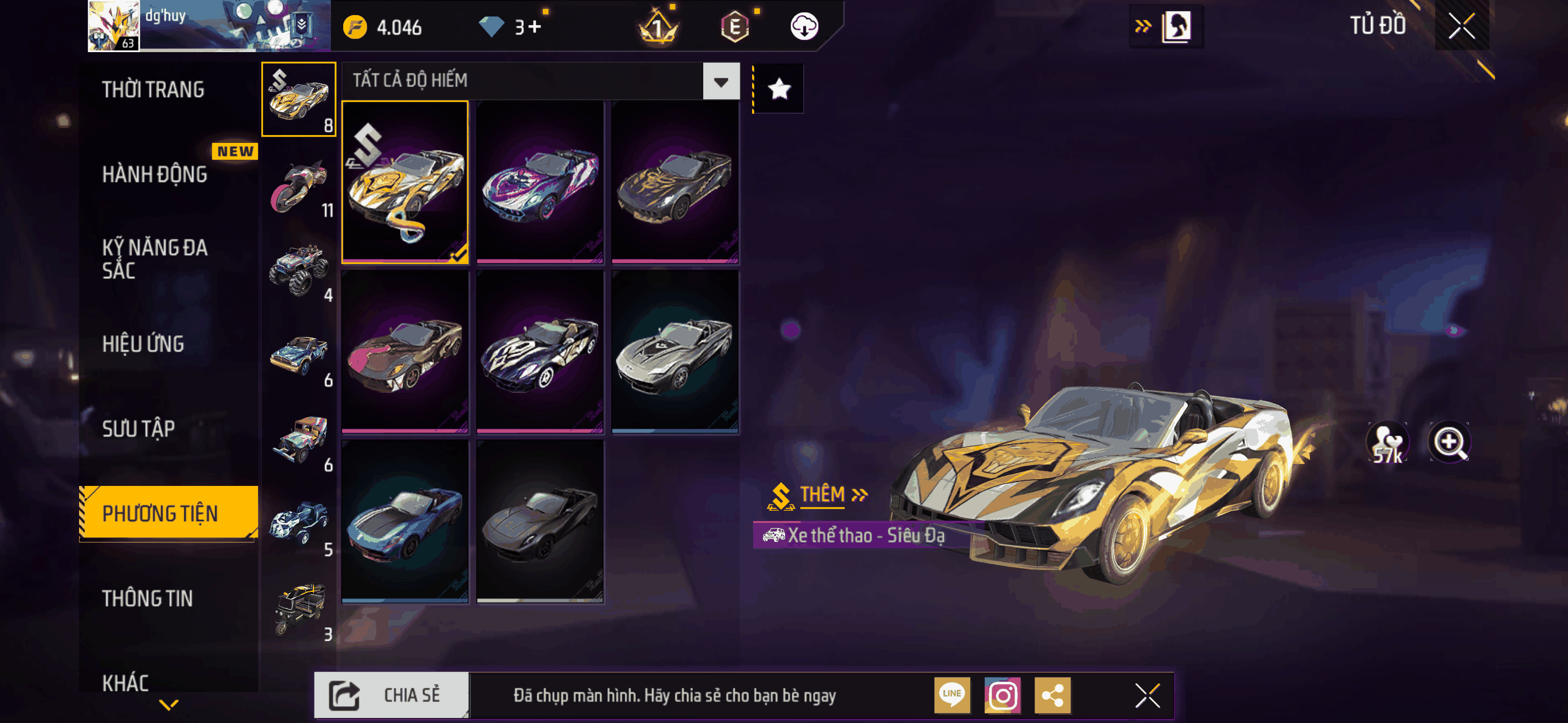Select the pink and blue sports car skin
Screen dimensions: 1568x723
pos(540,182)
